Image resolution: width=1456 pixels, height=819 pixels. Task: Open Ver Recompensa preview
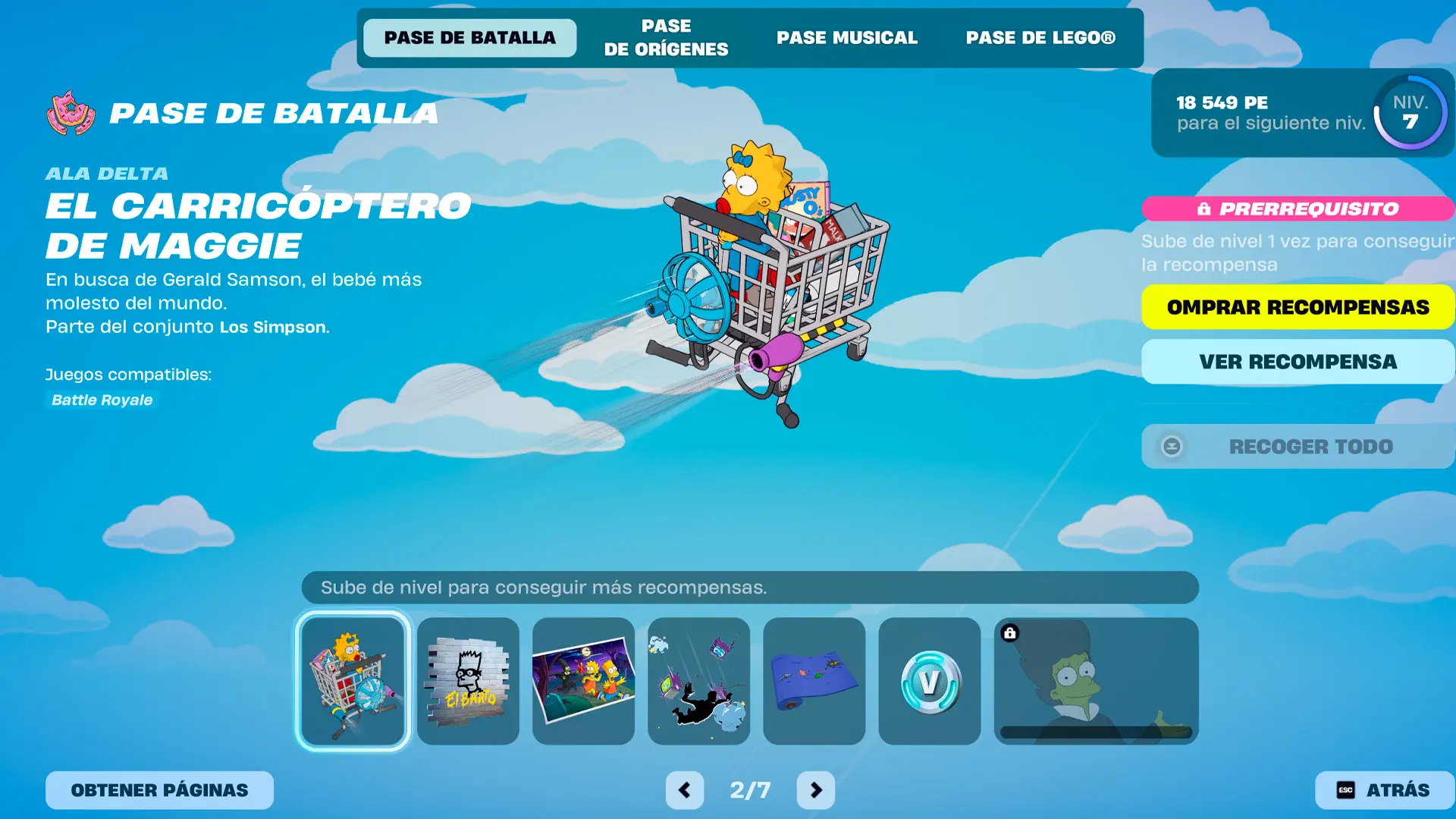pos(1298,362)
